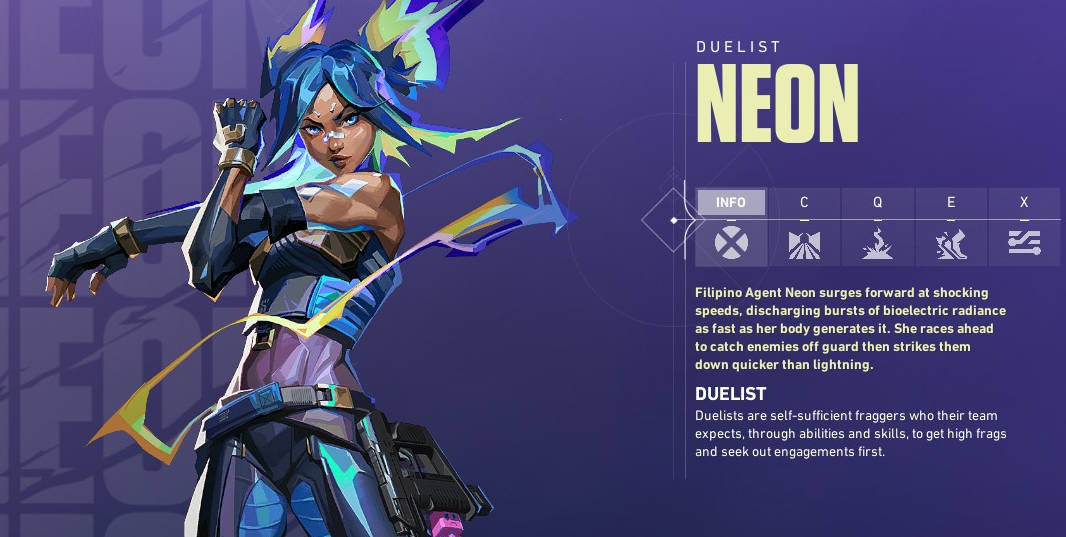Select the converging lanes ability icon
This screenshot has height=537, width=1066.
tap(804, 243)
